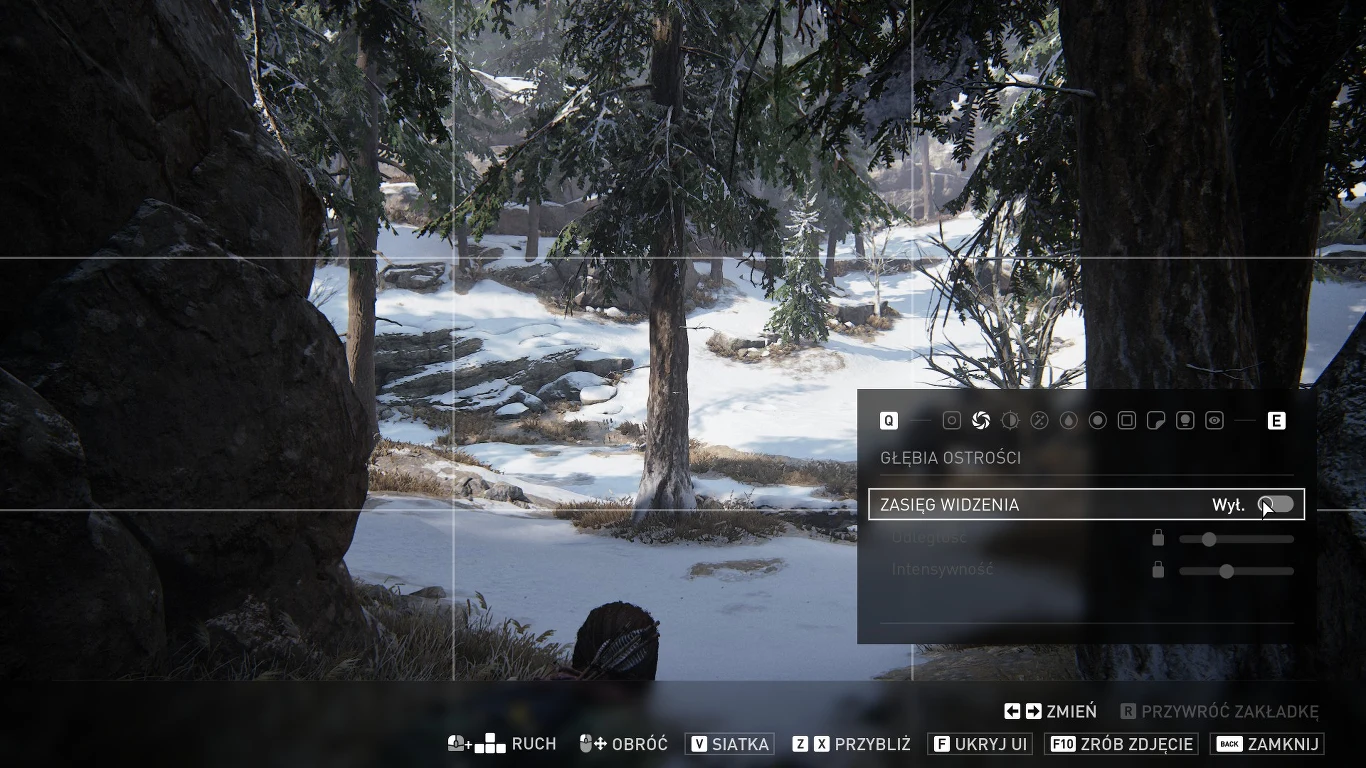Viewport: 1366px width, 768px height.
Task: Select the frame border icon
Action: click(1126, 420)
